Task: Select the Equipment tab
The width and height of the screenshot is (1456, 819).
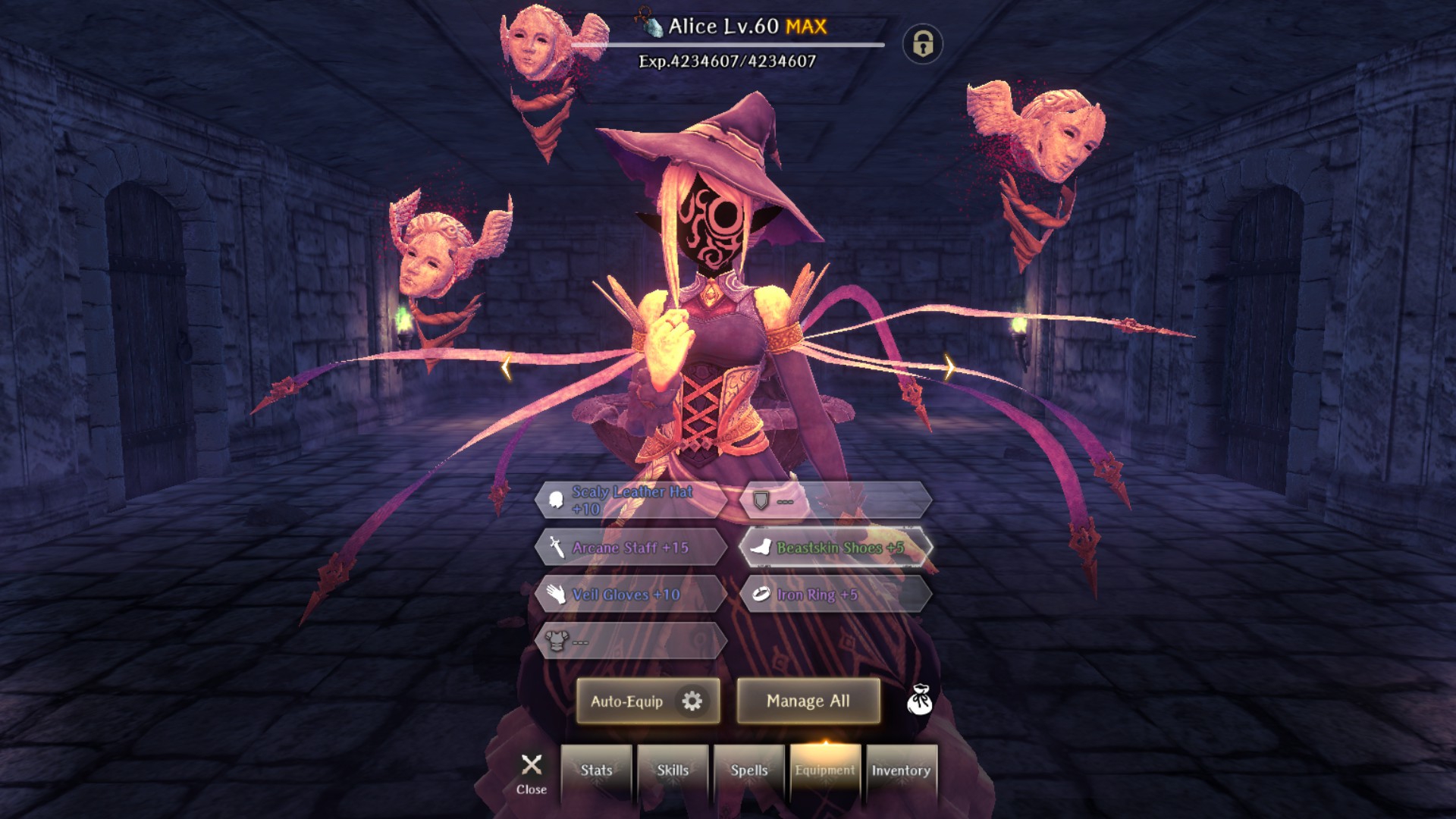Action: click(825, 771)
